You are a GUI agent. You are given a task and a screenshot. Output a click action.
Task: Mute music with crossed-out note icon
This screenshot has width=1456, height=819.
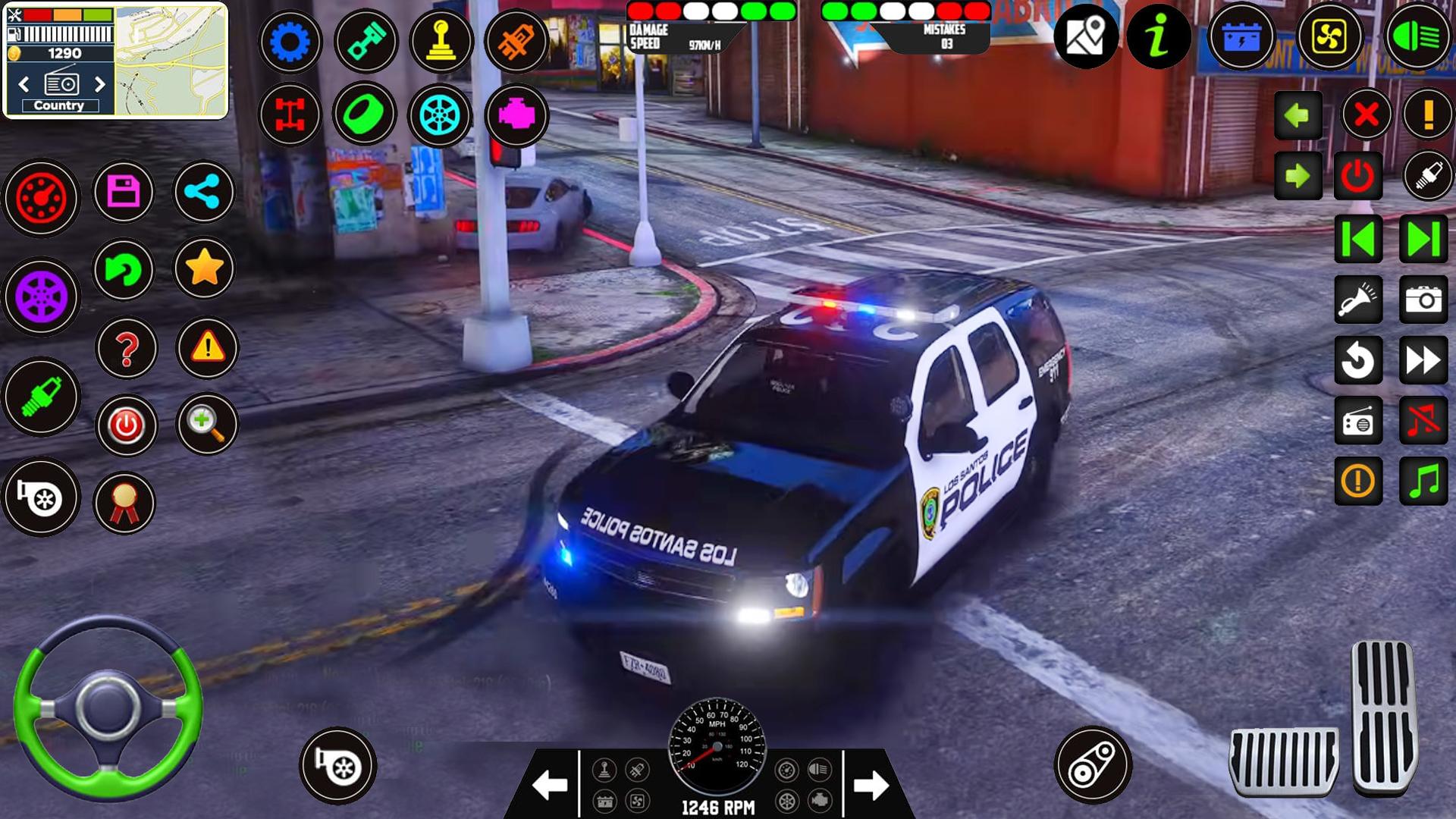click(x=1423, y=421)
